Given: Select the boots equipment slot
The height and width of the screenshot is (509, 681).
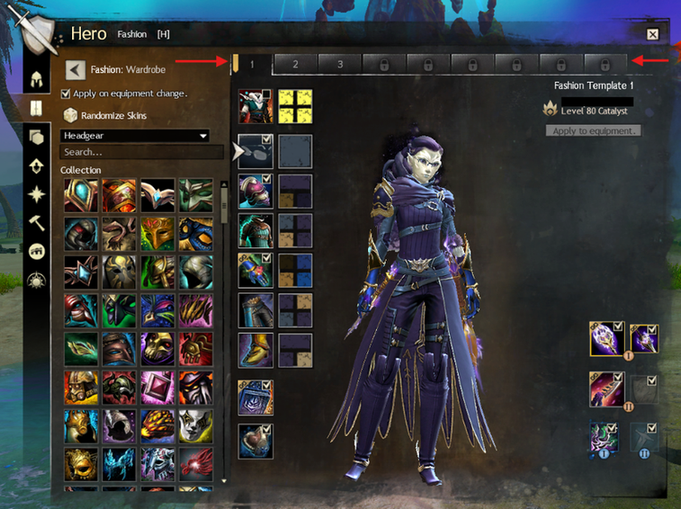Looking at the screenshot, I should coord(255,349).
